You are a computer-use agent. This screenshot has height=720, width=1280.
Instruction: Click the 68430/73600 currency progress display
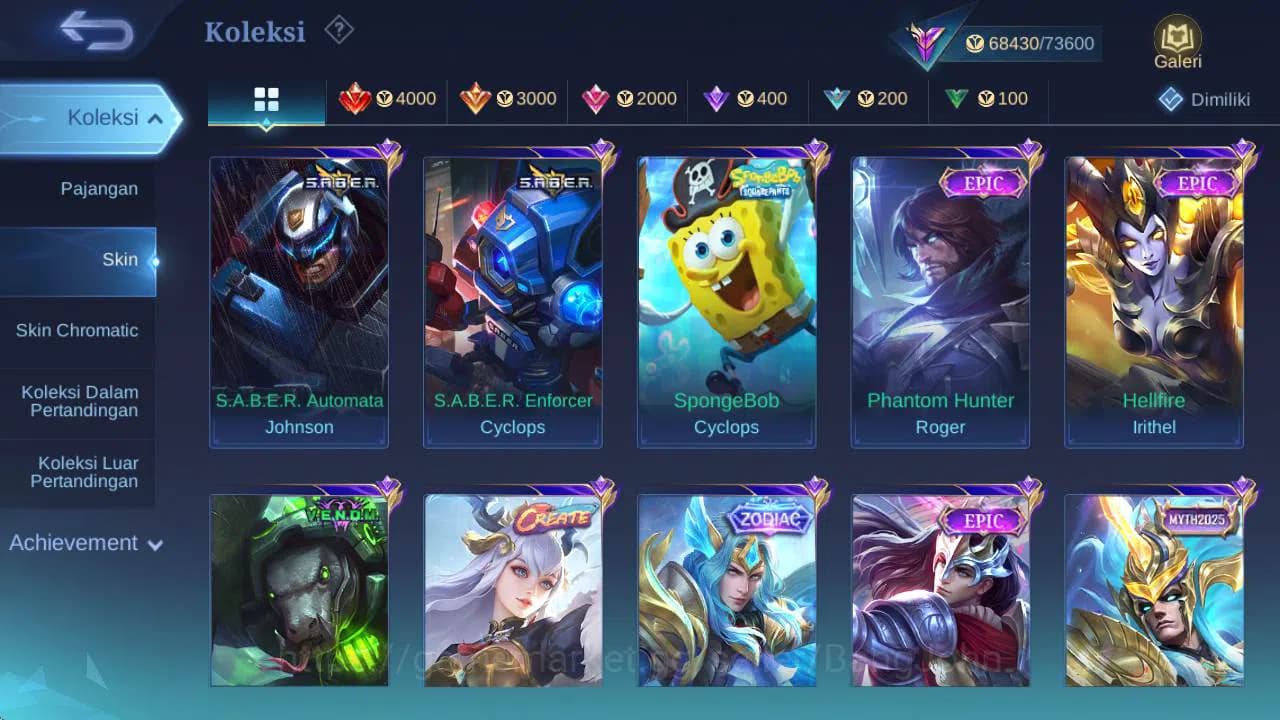[x=1030, y=44]
